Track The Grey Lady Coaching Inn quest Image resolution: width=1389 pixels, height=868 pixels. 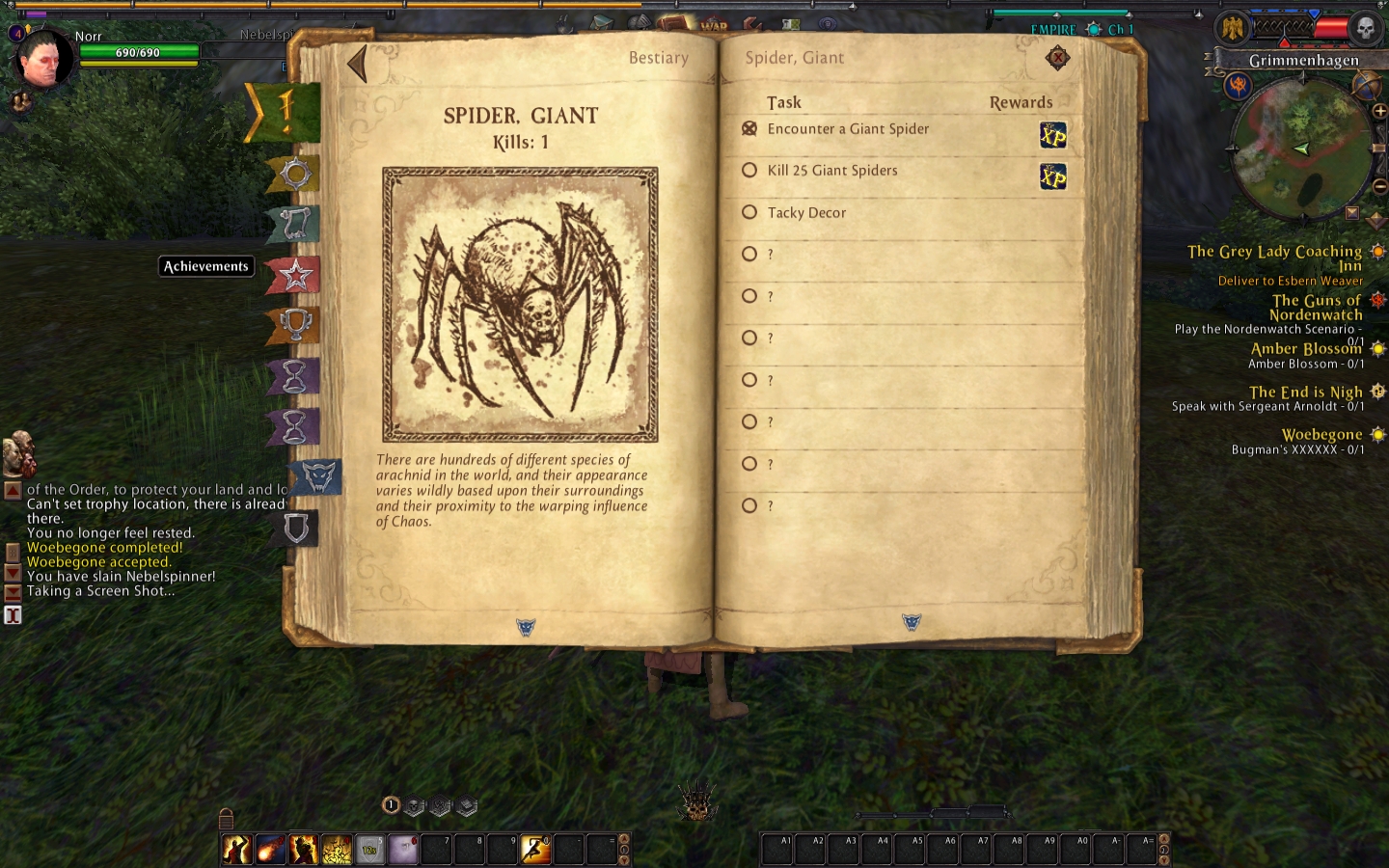coord(1274,253)
